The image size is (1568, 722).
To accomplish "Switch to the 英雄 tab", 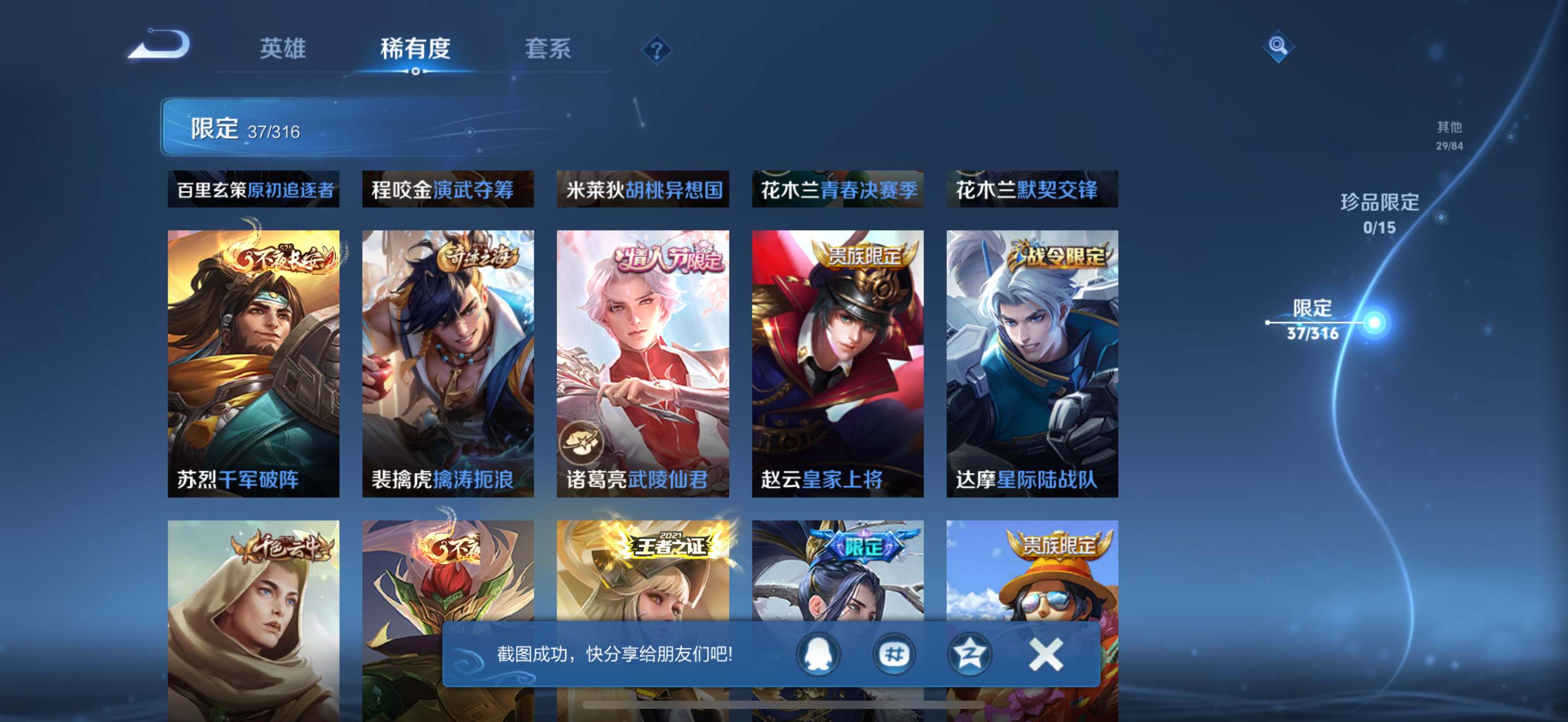I will click(283, 49).
